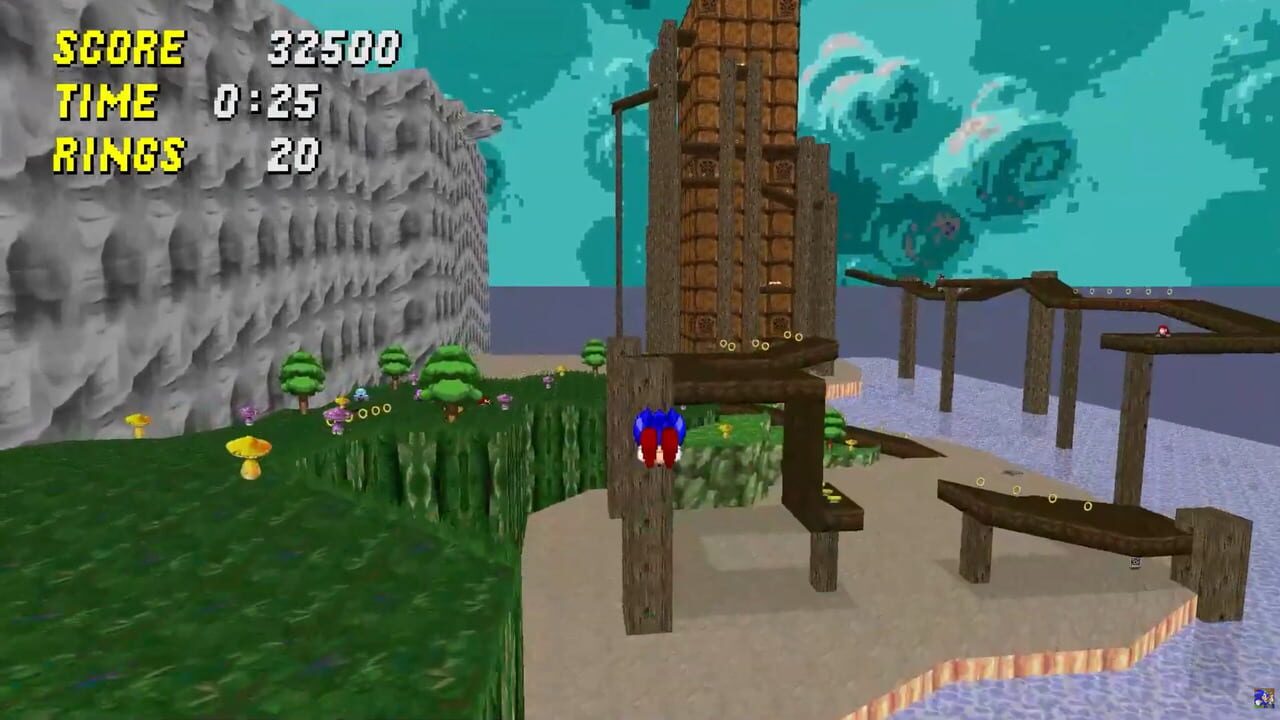Click the yellow flower on the floating grass island

point(726,432)
